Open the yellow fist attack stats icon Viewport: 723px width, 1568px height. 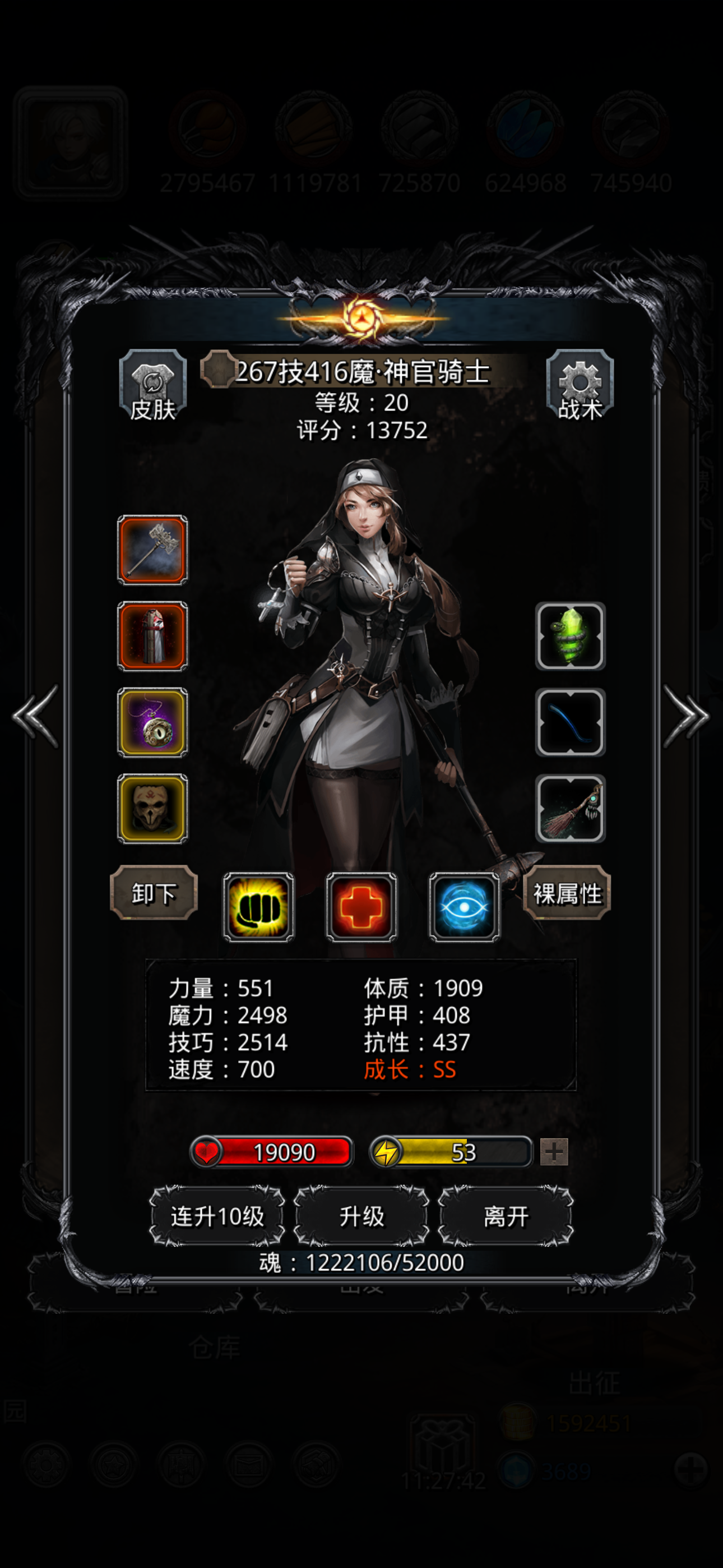[x=258, y=907]
